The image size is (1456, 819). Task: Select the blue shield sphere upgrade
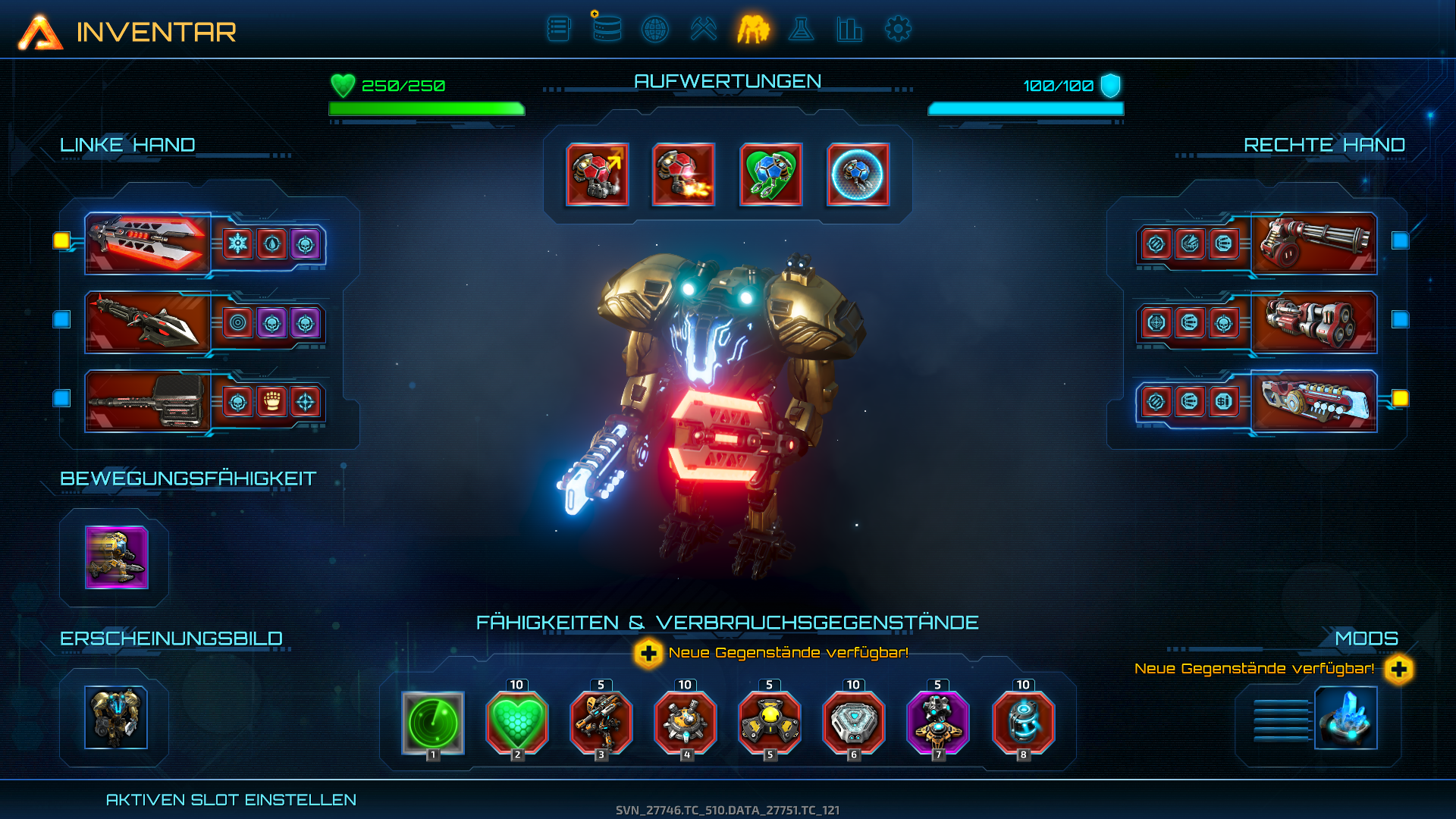click(x=858, y=174)
